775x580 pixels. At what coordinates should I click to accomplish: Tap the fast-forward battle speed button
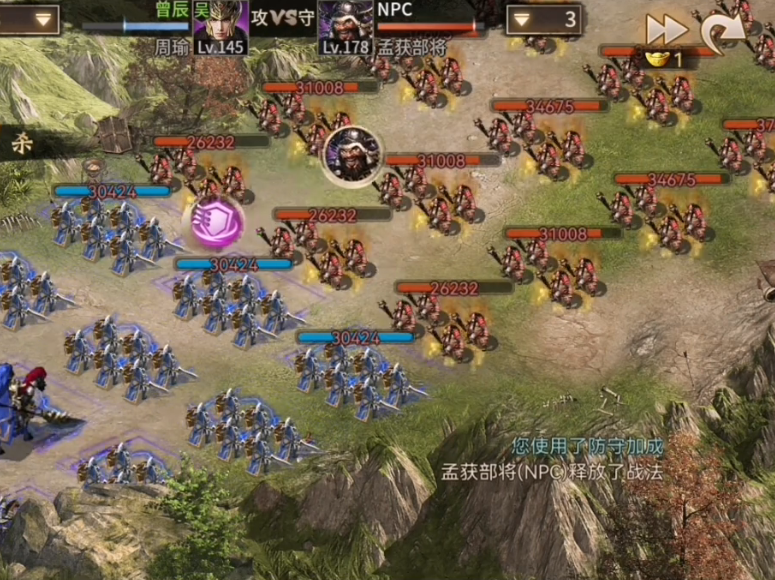pos(666,28)
